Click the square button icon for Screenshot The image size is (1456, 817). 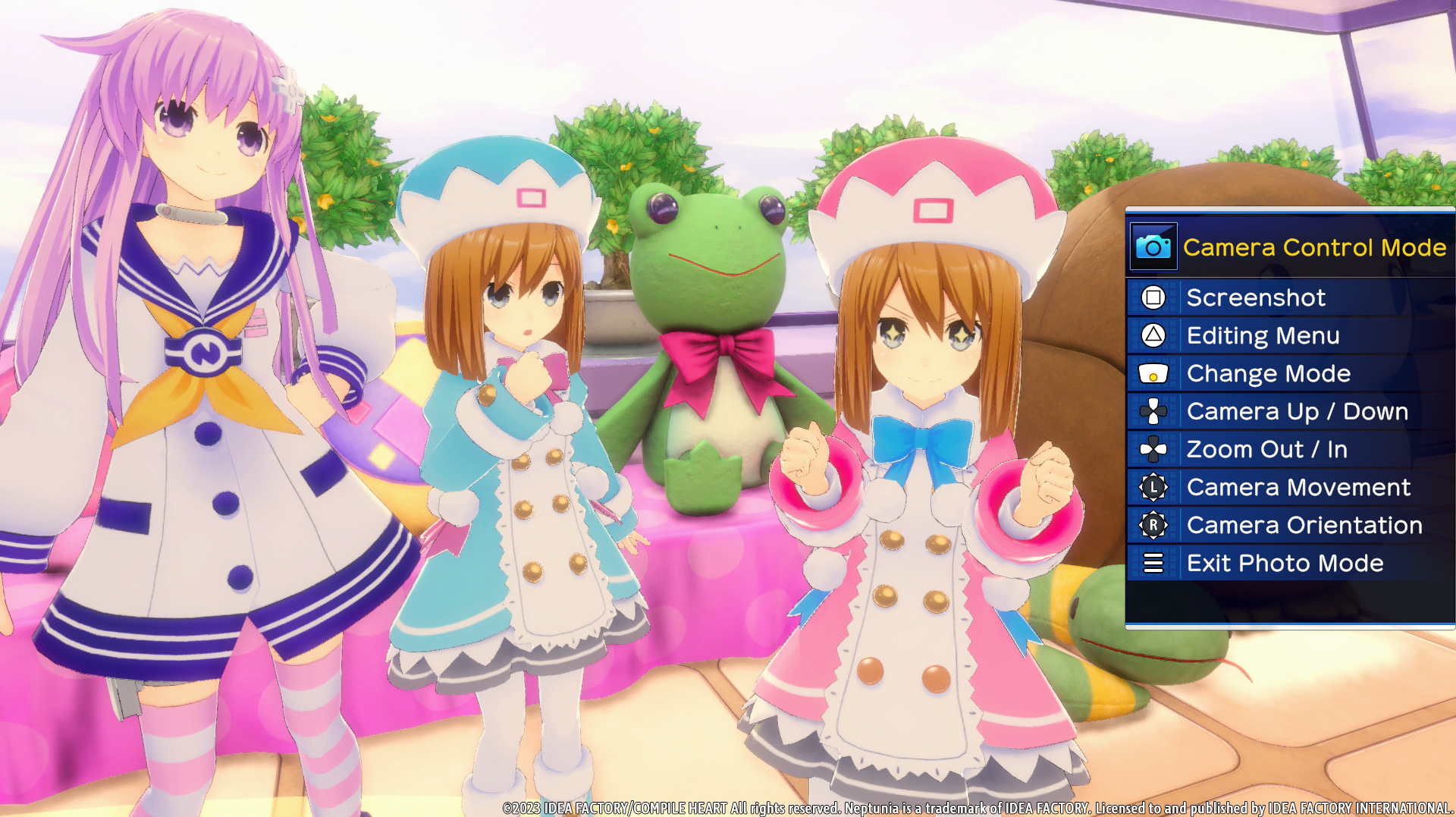tap(1152, 297)
